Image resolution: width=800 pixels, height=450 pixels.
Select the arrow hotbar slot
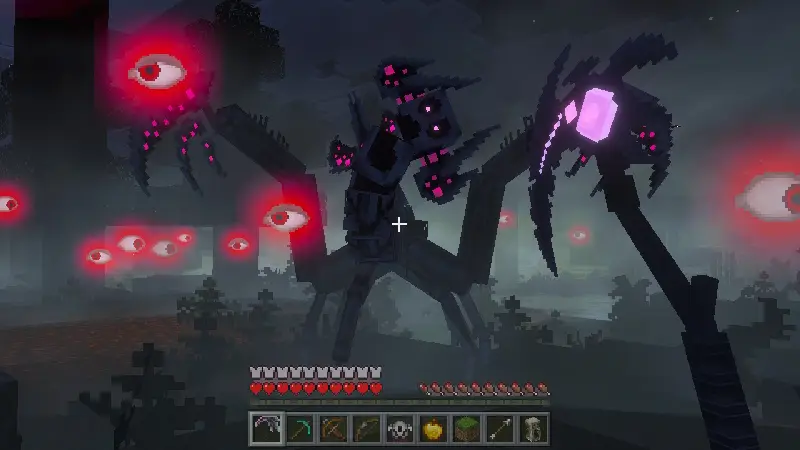click(x=500, y=427)
